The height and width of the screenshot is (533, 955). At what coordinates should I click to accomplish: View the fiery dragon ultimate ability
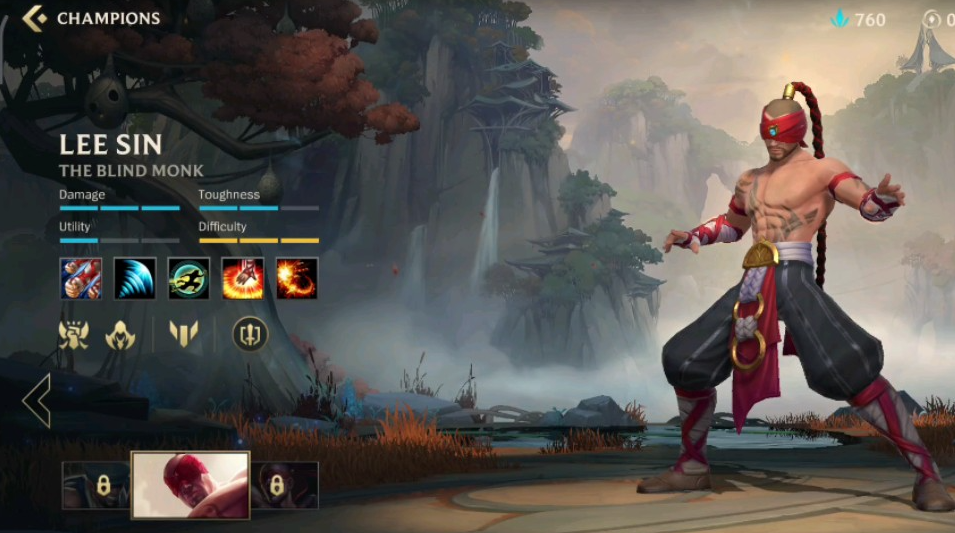297,278
